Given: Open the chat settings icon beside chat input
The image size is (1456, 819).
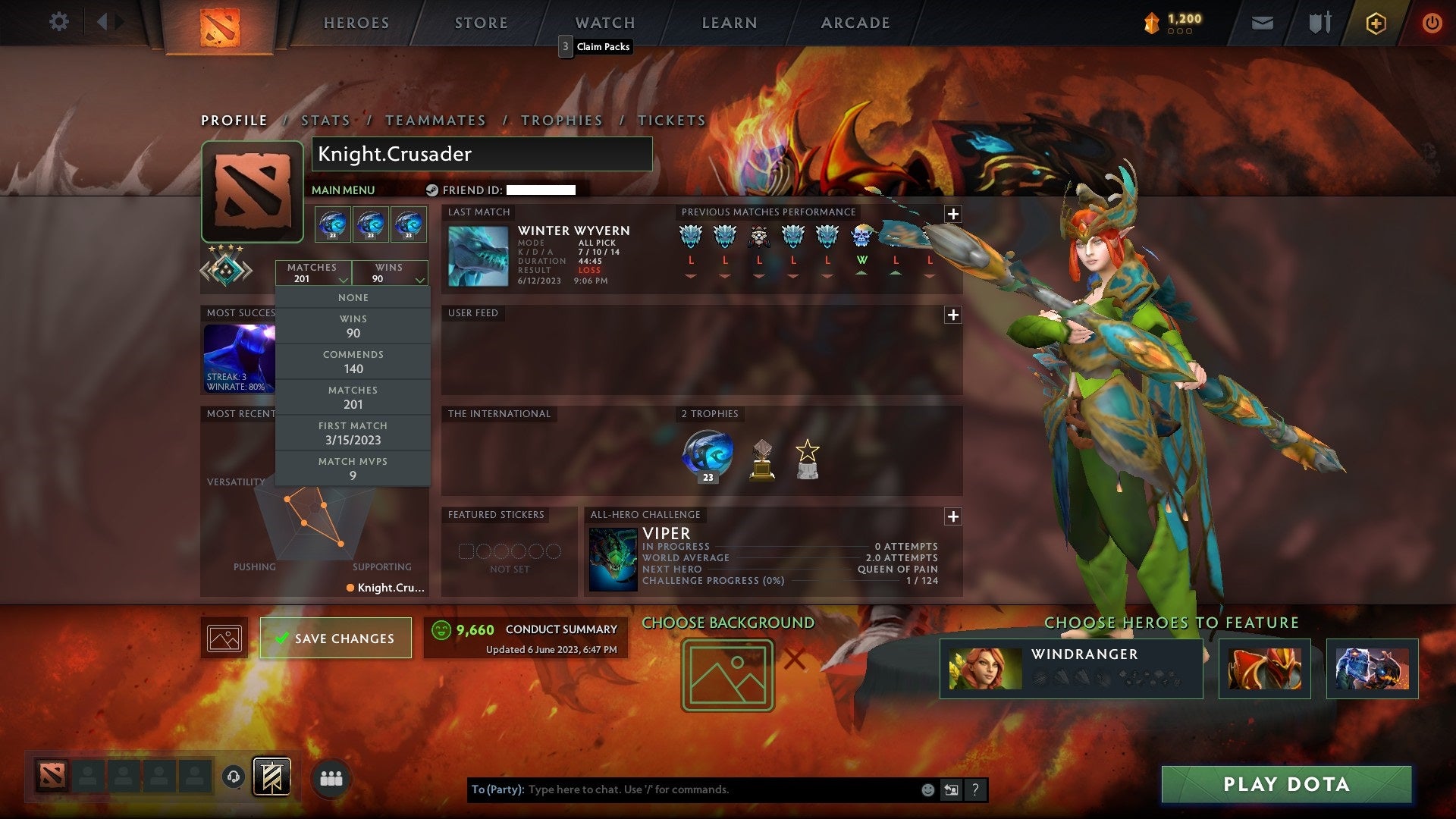Looking at the screenshot, I should tap(950, 789).
